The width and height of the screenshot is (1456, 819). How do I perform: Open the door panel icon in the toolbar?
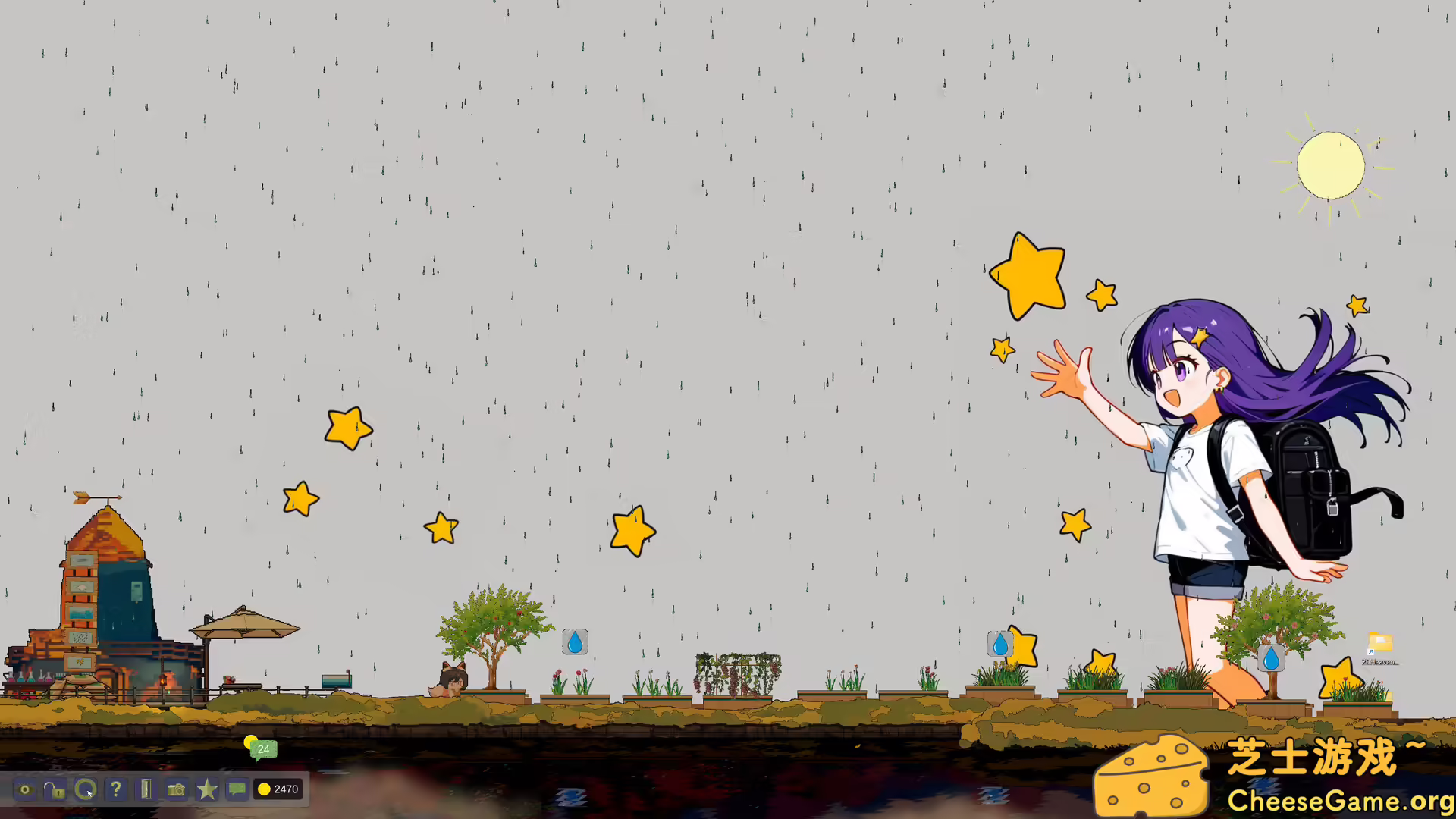coord(146,789)
